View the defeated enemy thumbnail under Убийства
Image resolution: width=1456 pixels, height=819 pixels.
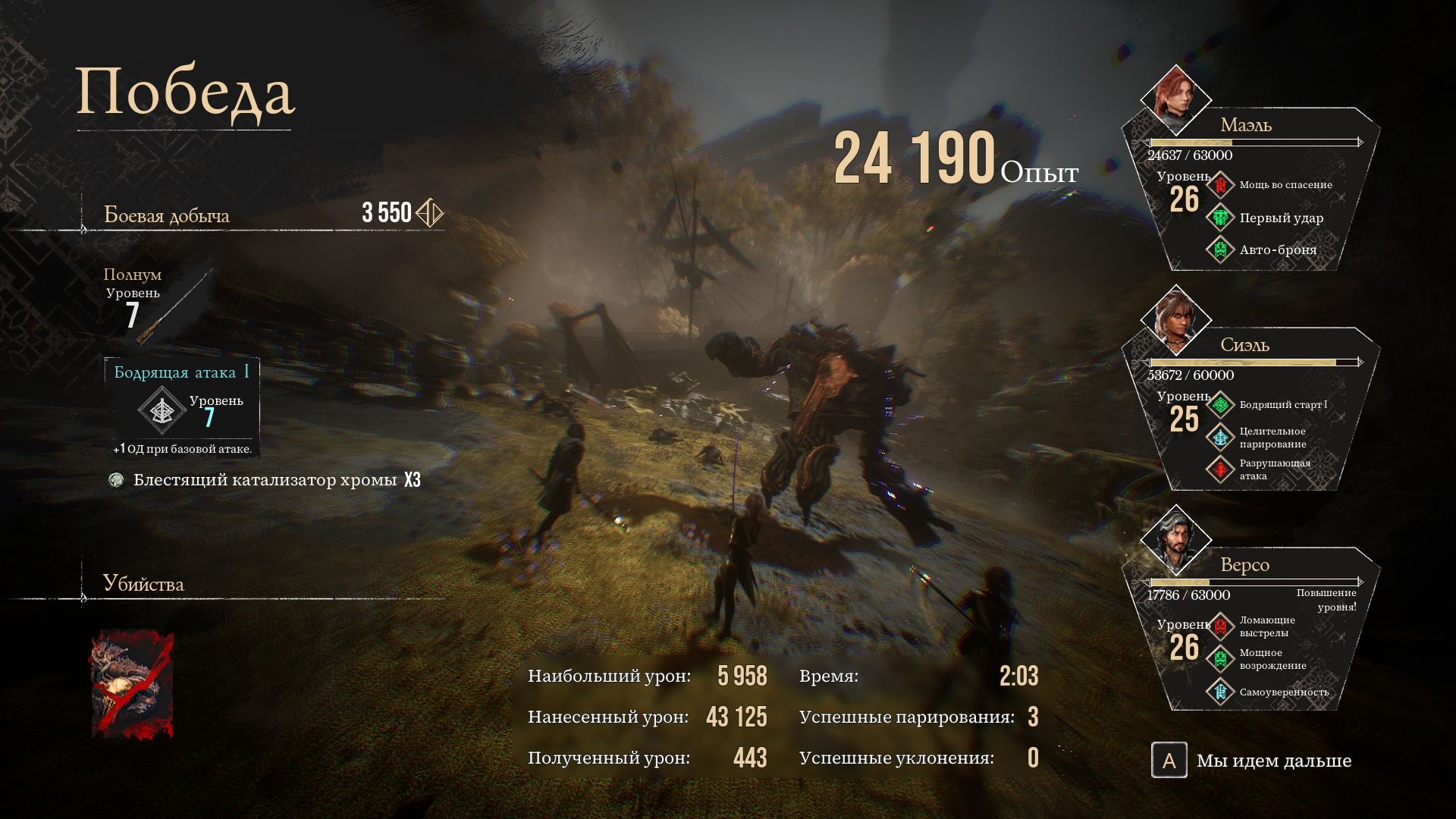133,684
